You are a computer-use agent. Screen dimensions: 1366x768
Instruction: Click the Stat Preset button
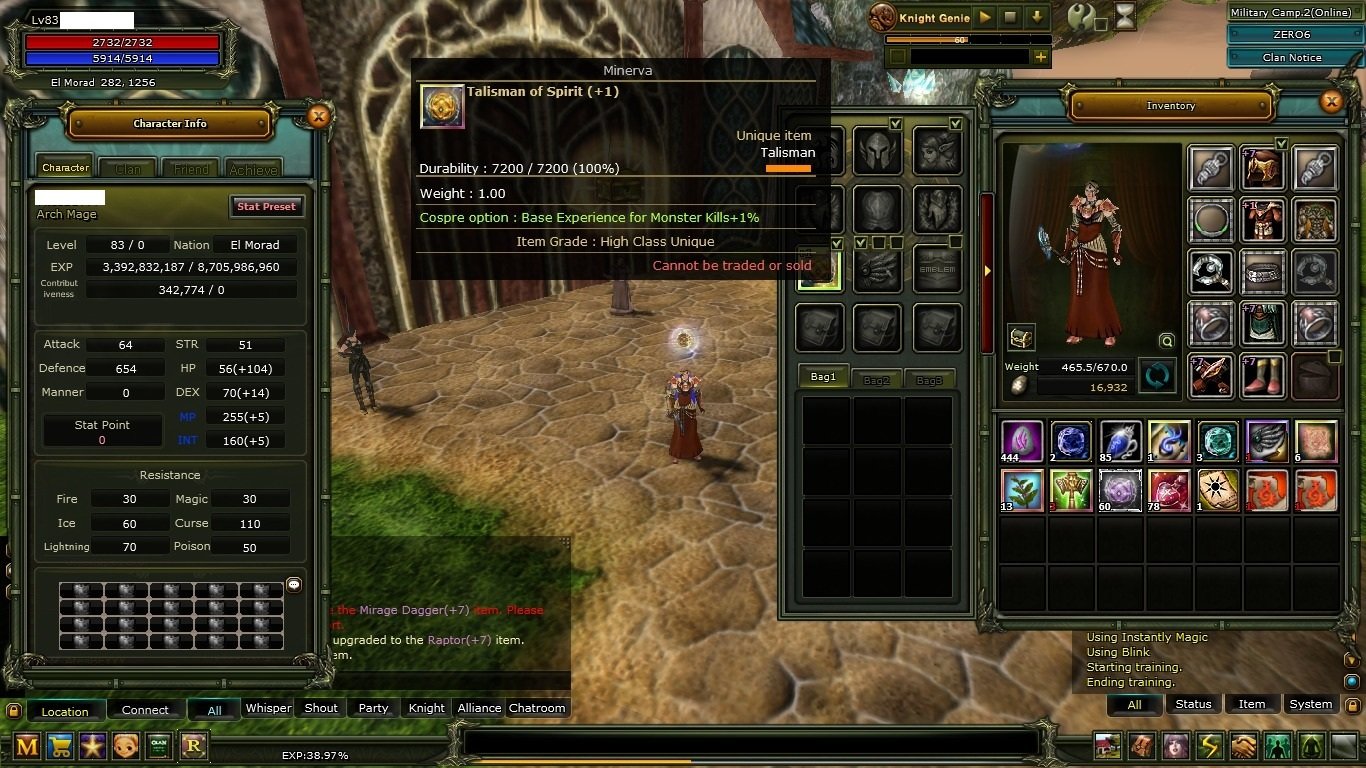[x=266, y=206]
